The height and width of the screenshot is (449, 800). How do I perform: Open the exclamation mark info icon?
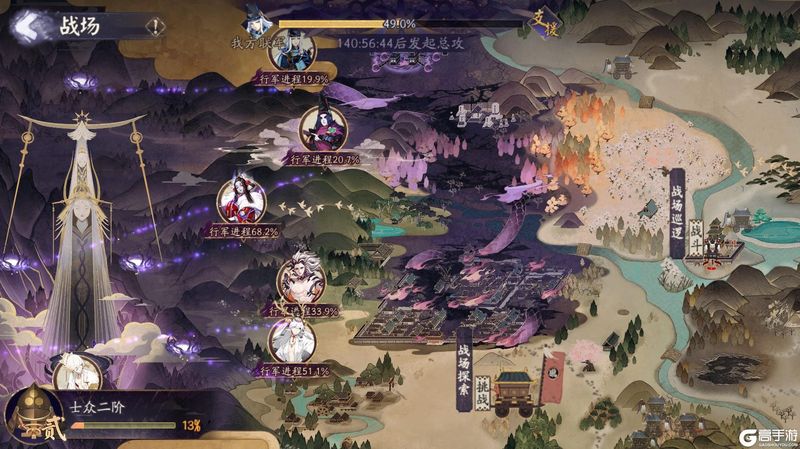click(x=155, y=26)
